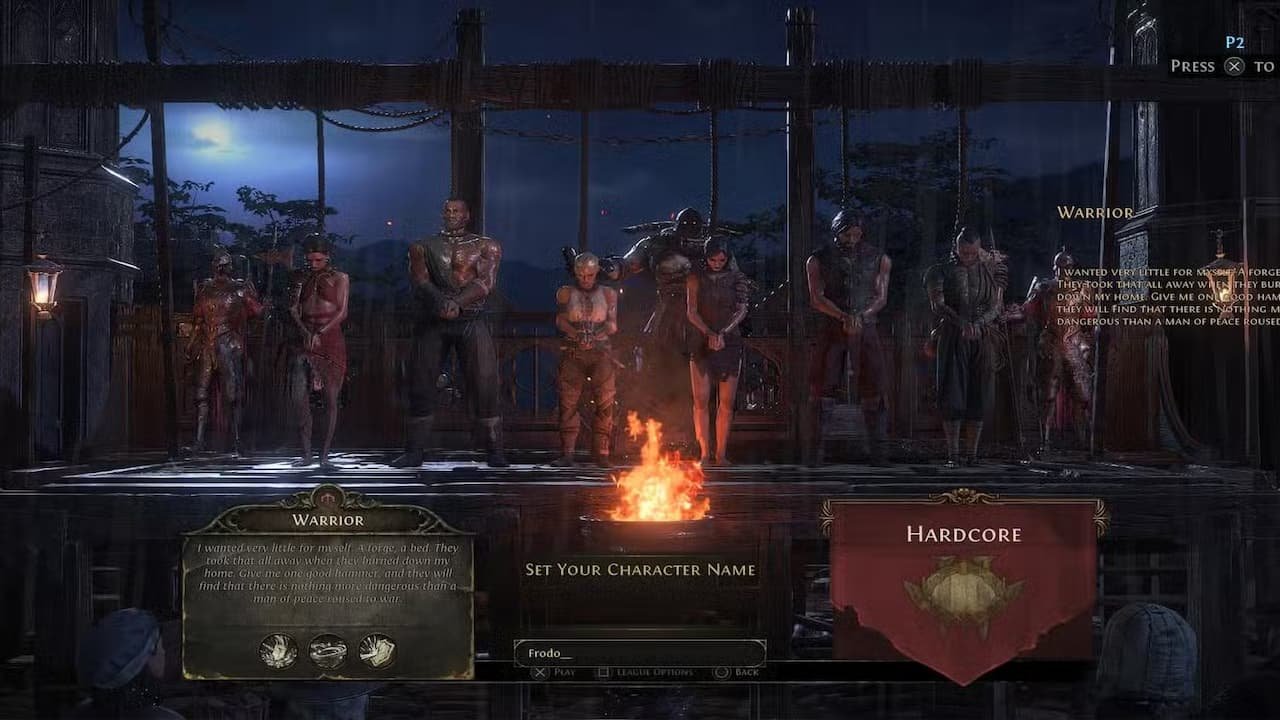Image resolution: width=1280 pixels, height=720 pixels.
Task: Toggle Hardcore mode on the red banner
Action: [963, 560]
